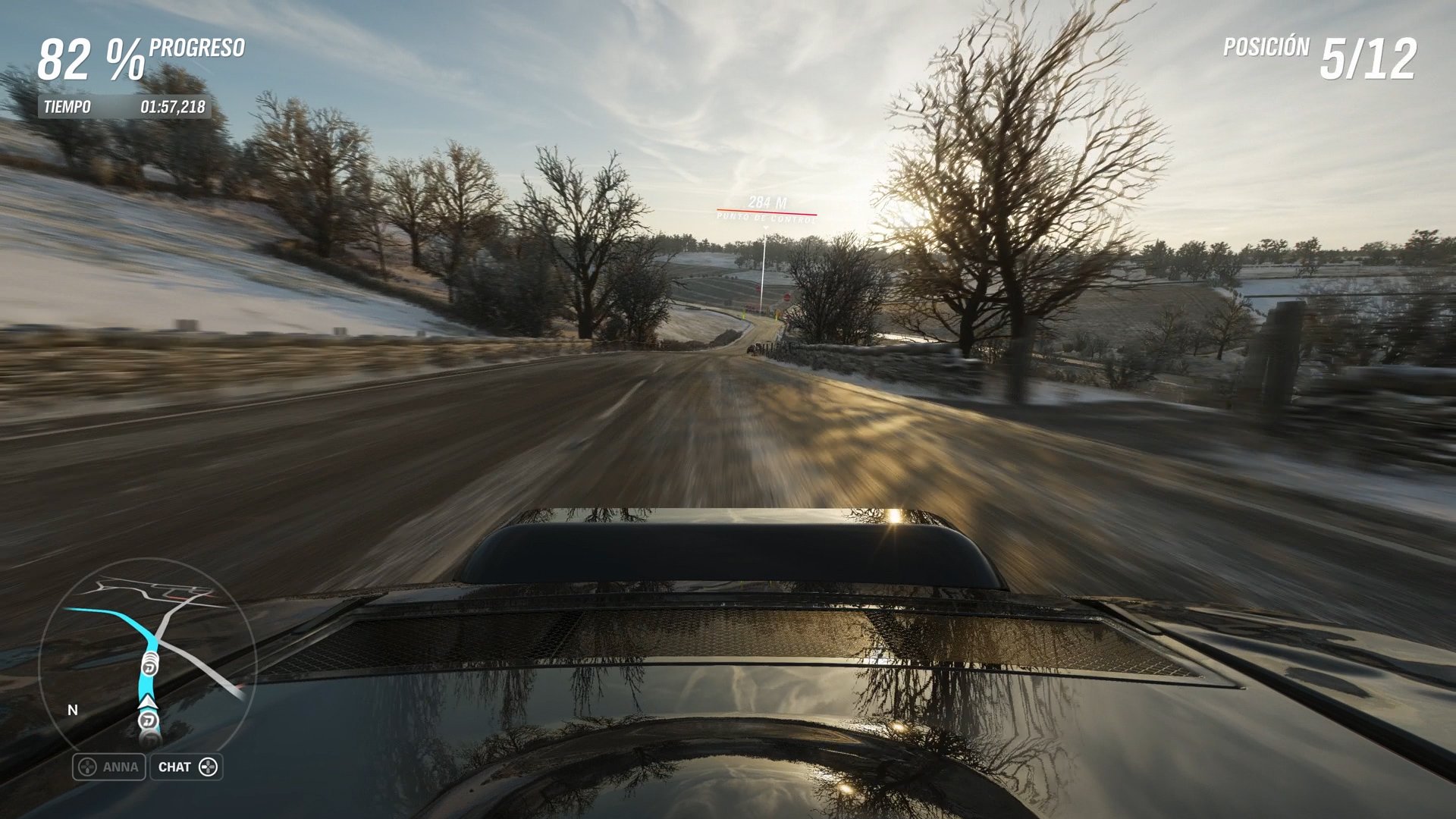Expand the checkpoint chevron below 284 M

[x=766, y=228]
